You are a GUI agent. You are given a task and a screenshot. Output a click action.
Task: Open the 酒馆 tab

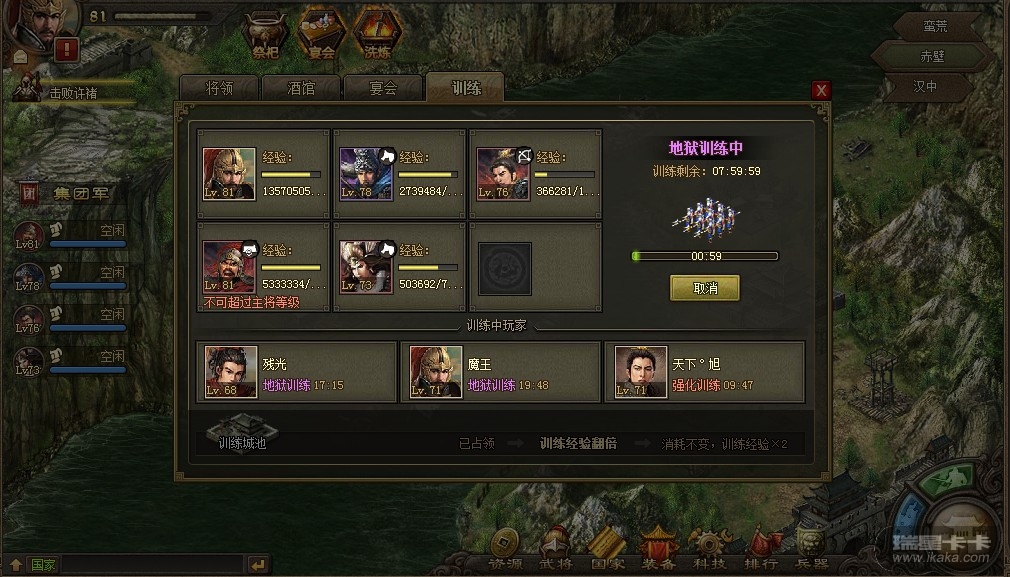pyautogui.click(x=301, y=88)
